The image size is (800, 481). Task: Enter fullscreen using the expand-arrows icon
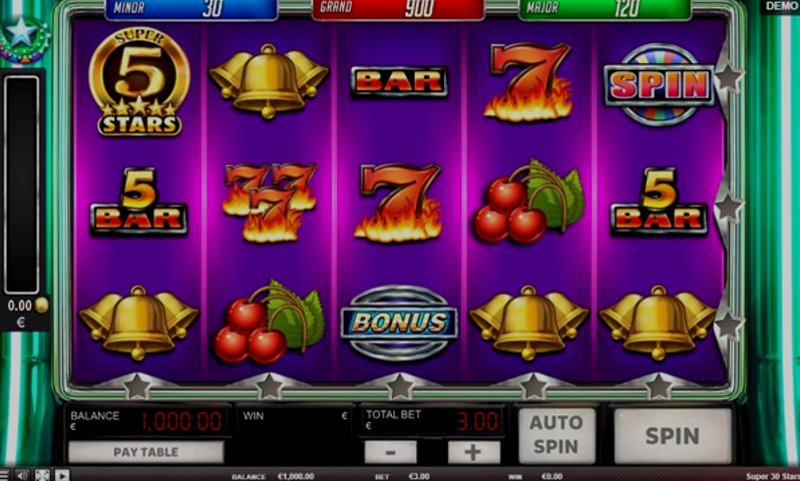[x=42, y=475]
